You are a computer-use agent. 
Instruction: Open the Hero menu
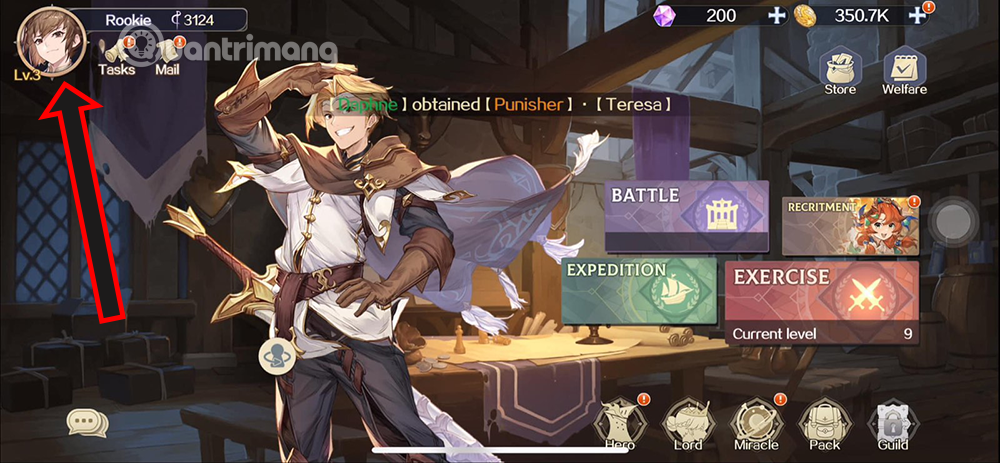click(619, 425)
